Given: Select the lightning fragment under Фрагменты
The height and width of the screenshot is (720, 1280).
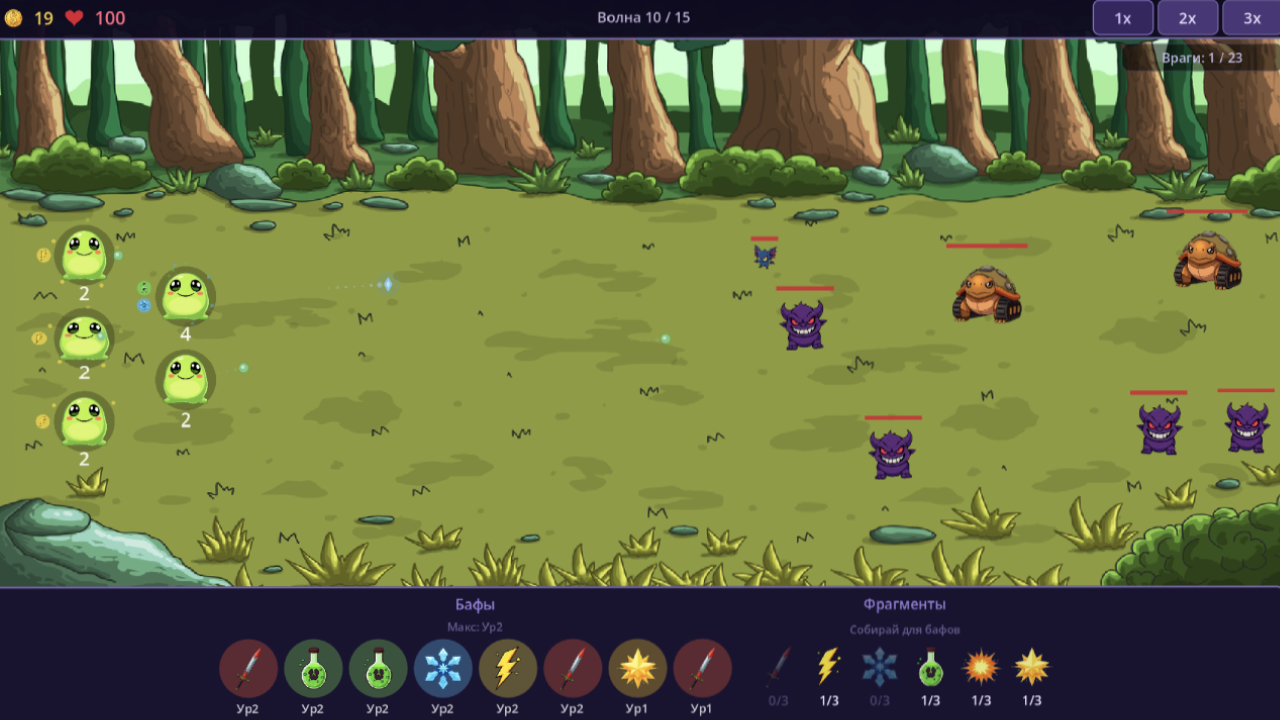Looking at the screenshot, I should coord(829,666).
